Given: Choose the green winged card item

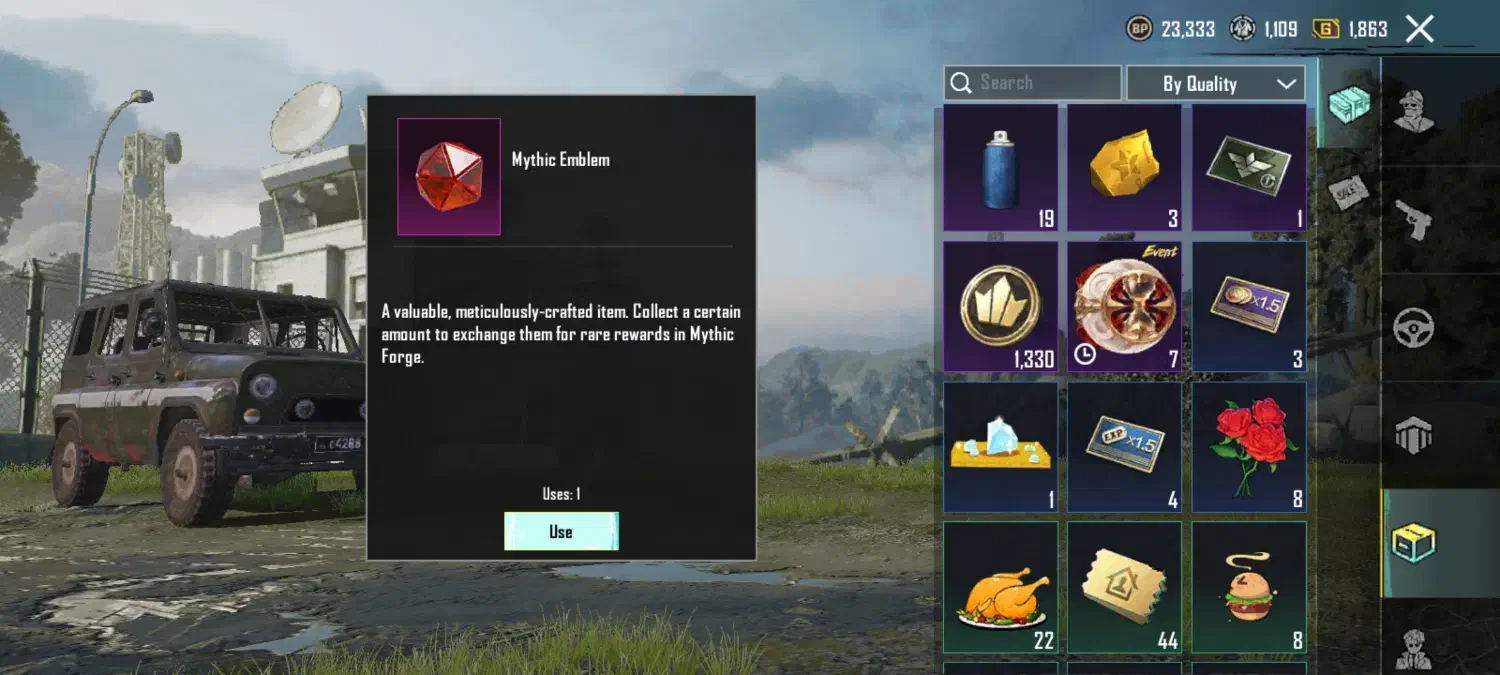Looking at the screenshot, I should tap(1248, 168).
